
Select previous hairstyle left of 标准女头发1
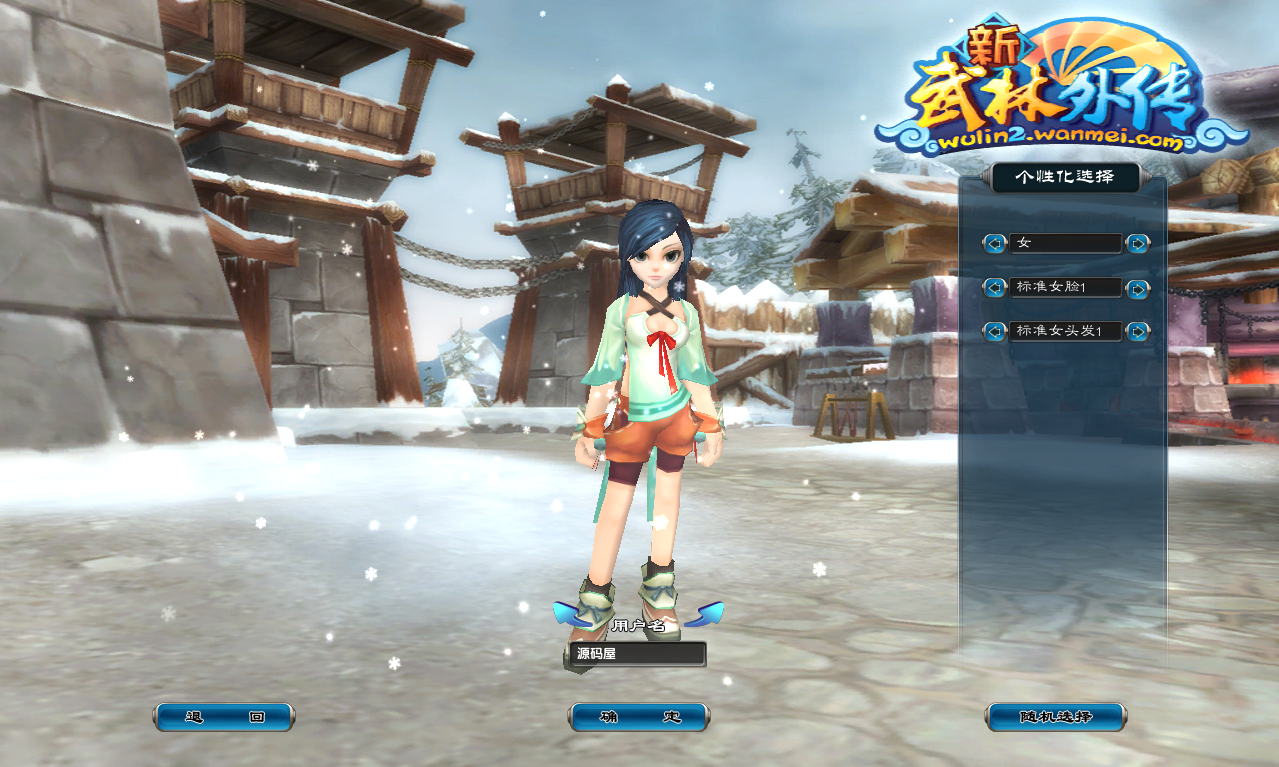(994, 331)
